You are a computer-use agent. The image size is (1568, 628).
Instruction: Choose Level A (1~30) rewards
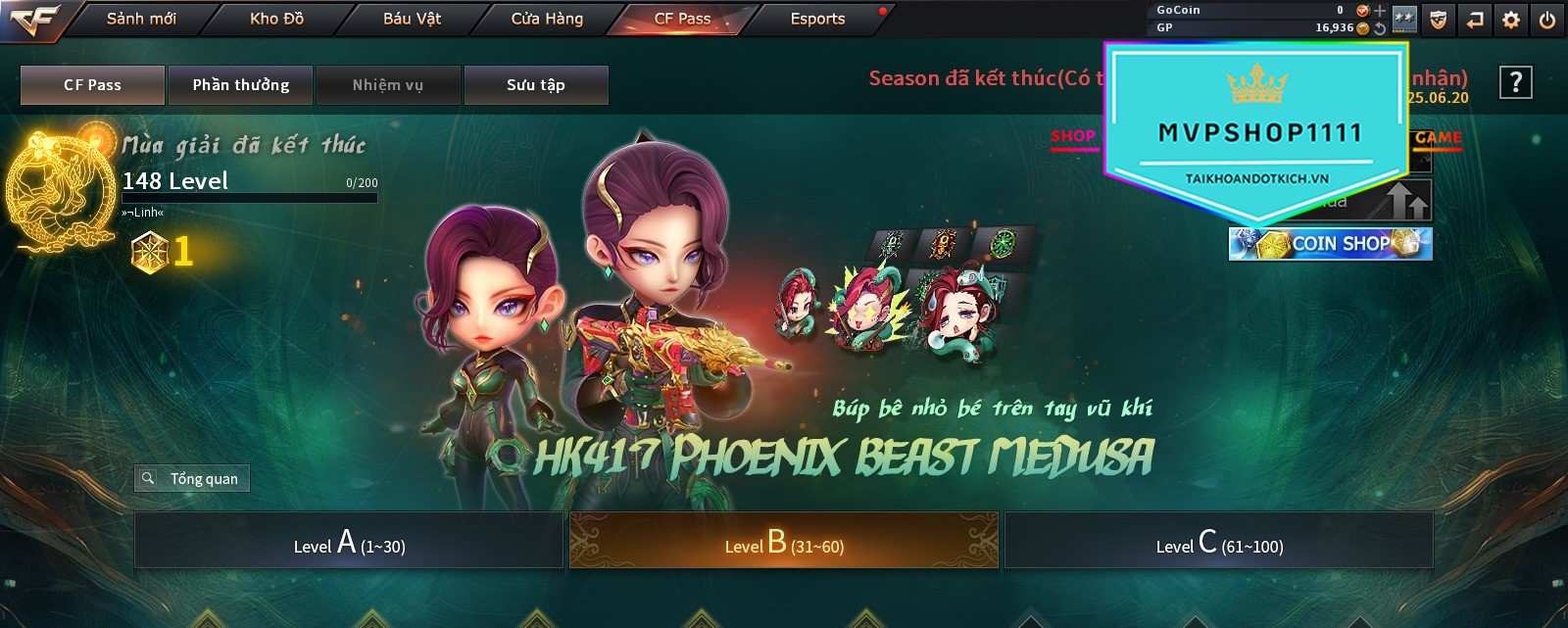pyautogui.click(x=349, y=542)
